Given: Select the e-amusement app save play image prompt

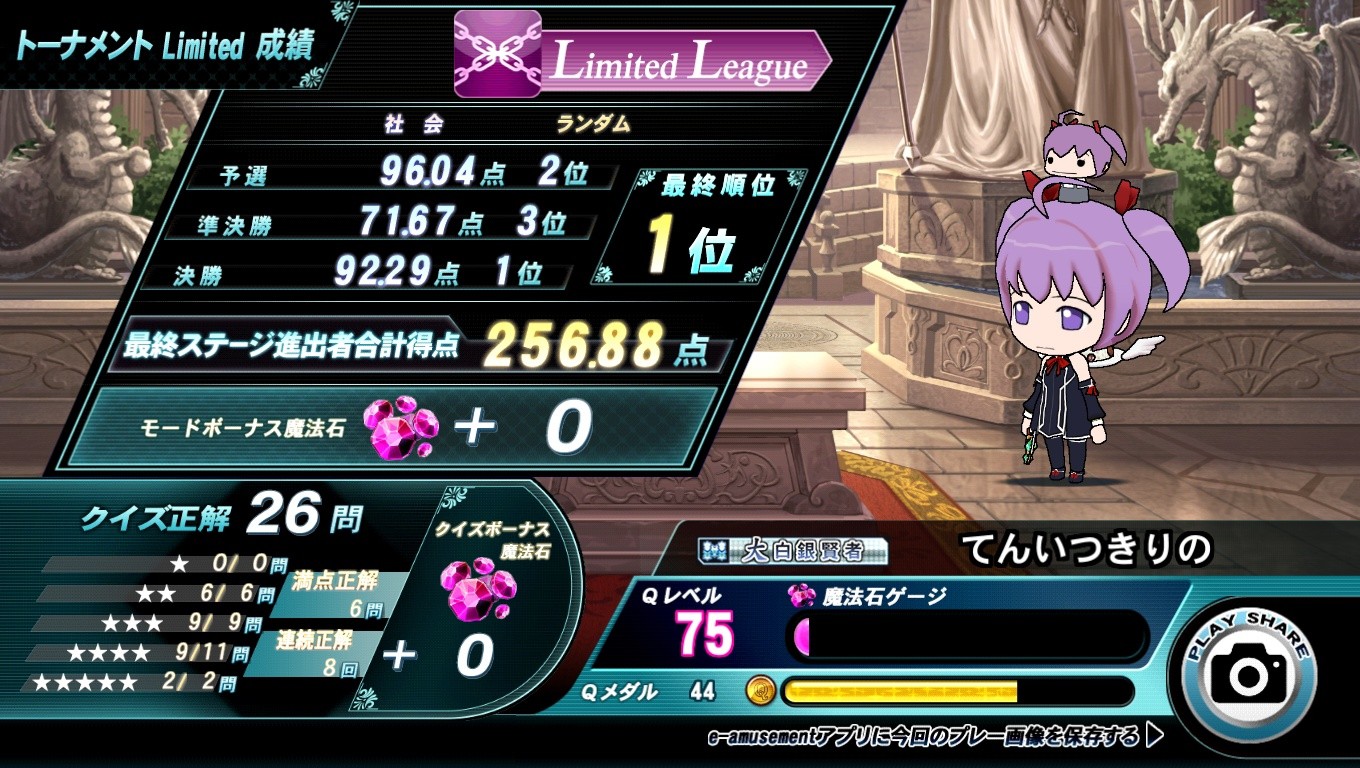Looking at the screenshot, I should tap(935, 738).
